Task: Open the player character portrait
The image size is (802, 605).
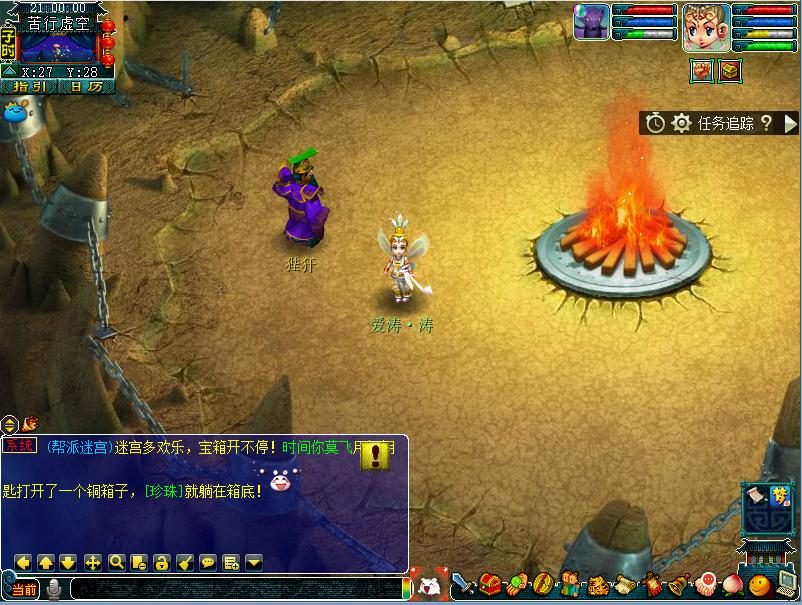Action: (x=705, y=27)
